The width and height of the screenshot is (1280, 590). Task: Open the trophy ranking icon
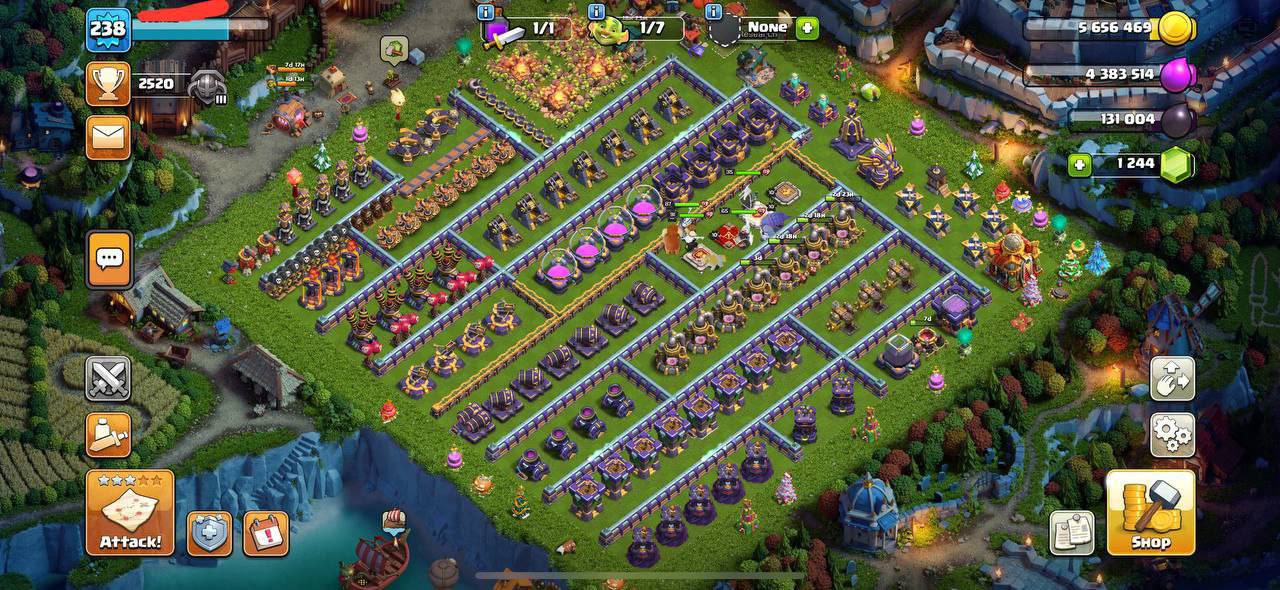point(108,84)
